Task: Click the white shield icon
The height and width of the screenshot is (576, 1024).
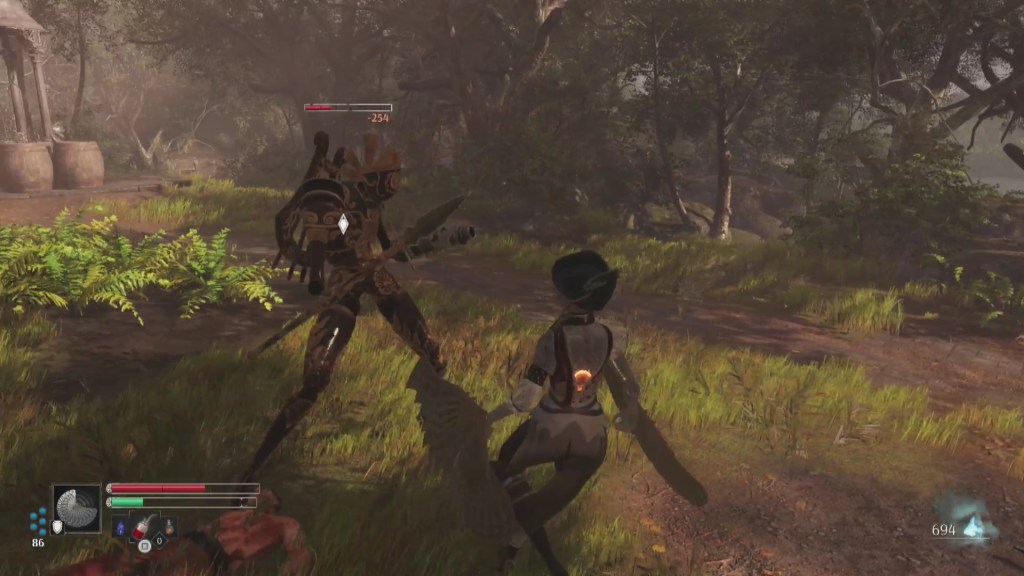Action: coord(57,527)
